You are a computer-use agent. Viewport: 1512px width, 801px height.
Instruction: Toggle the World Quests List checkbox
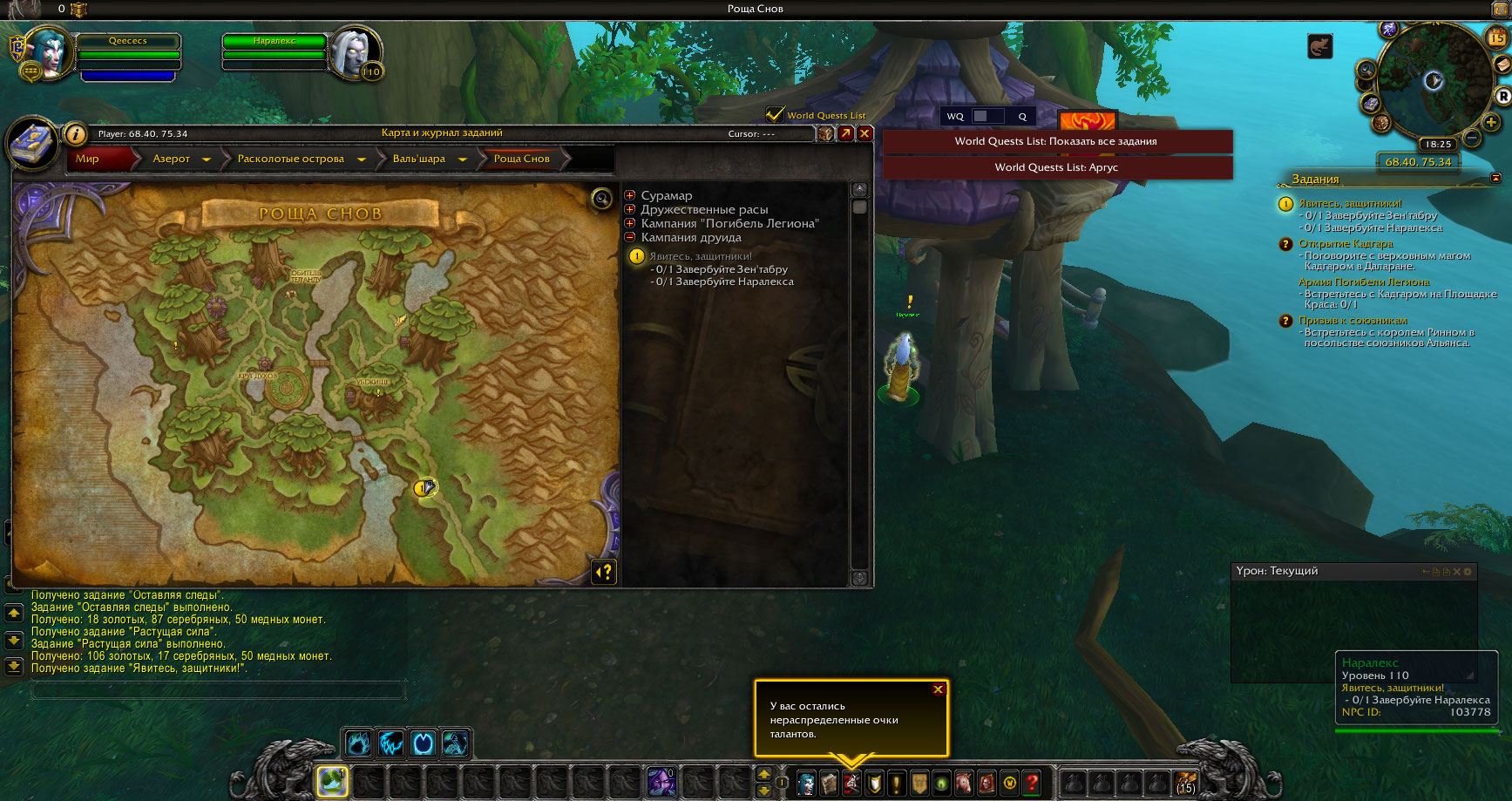tap(774, 114)
